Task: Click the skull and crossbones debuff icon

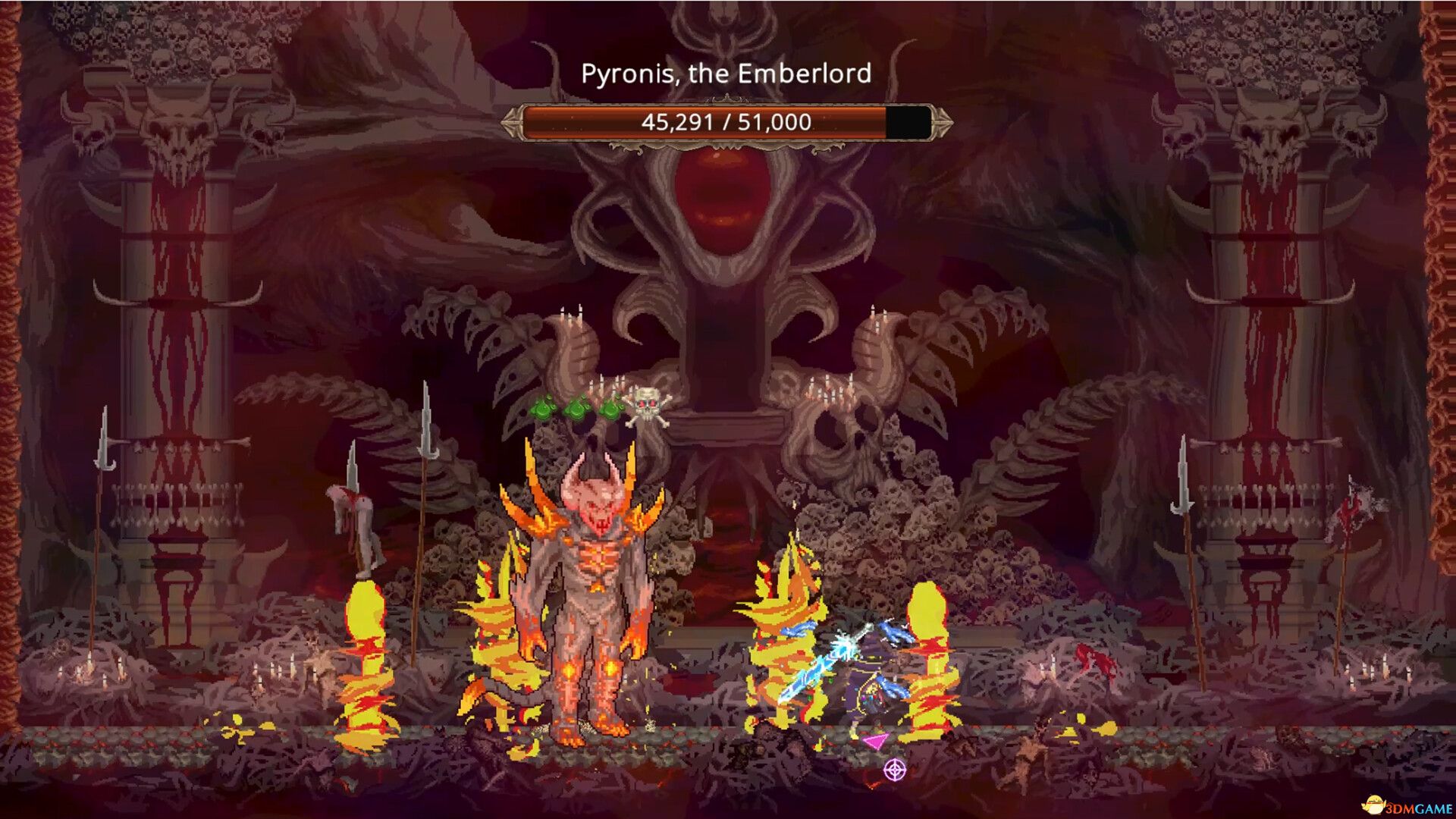Action: [x=647, y=405]
